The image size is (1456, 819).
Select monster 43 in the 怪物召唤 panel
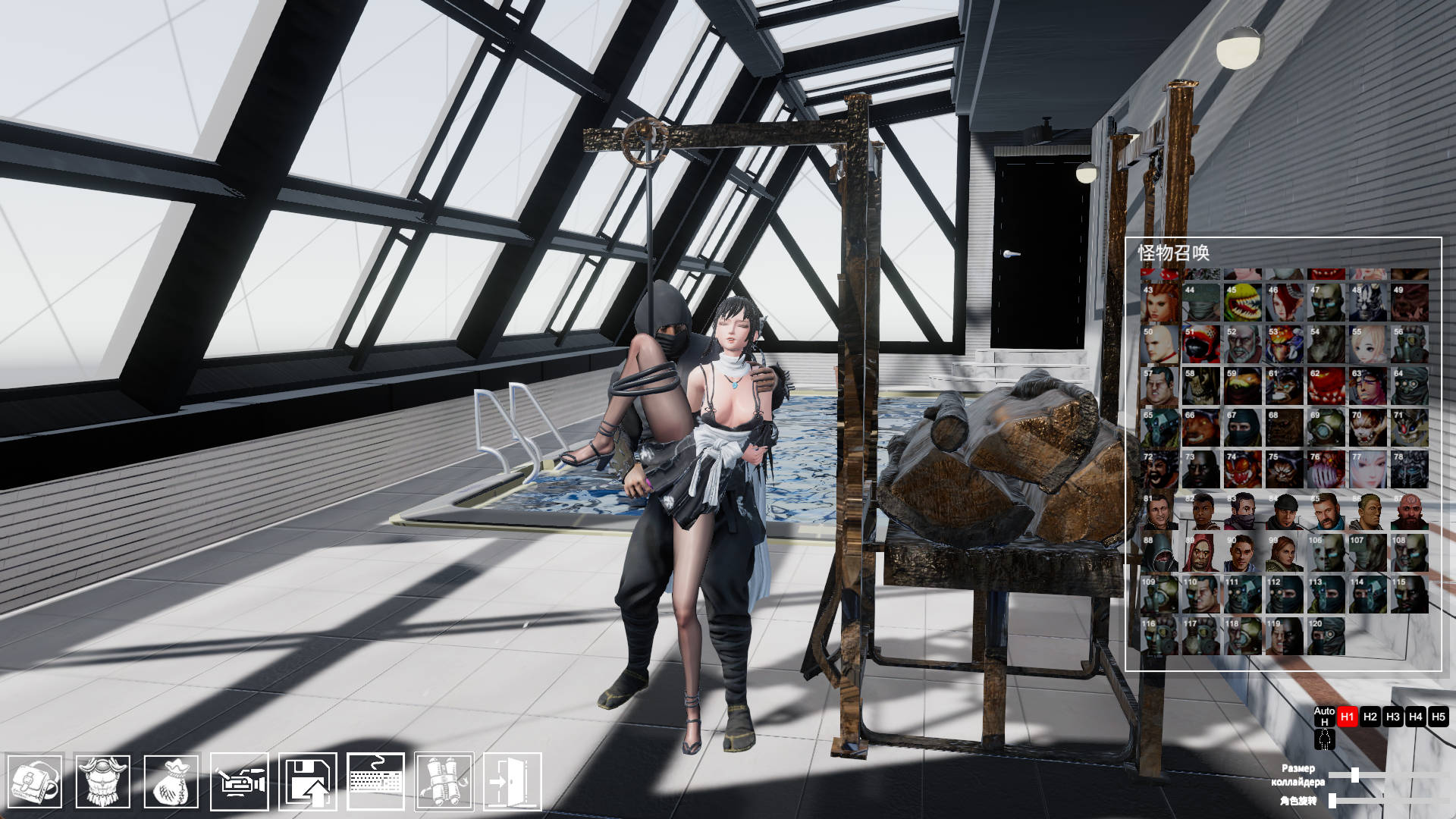coord(1158,302)
